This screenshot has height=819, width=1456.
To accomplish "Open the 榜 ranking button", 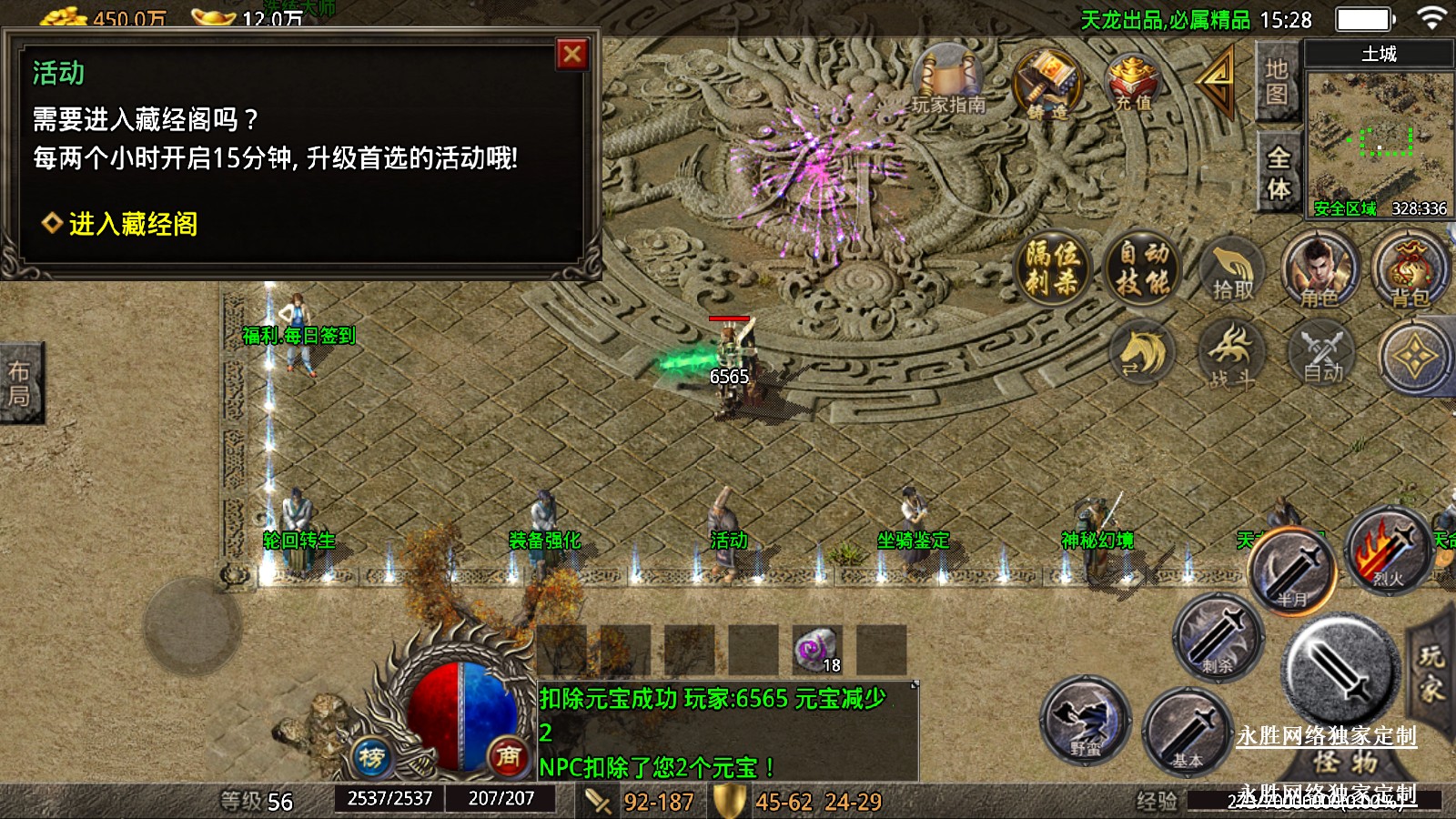I will tap(371, 756).
